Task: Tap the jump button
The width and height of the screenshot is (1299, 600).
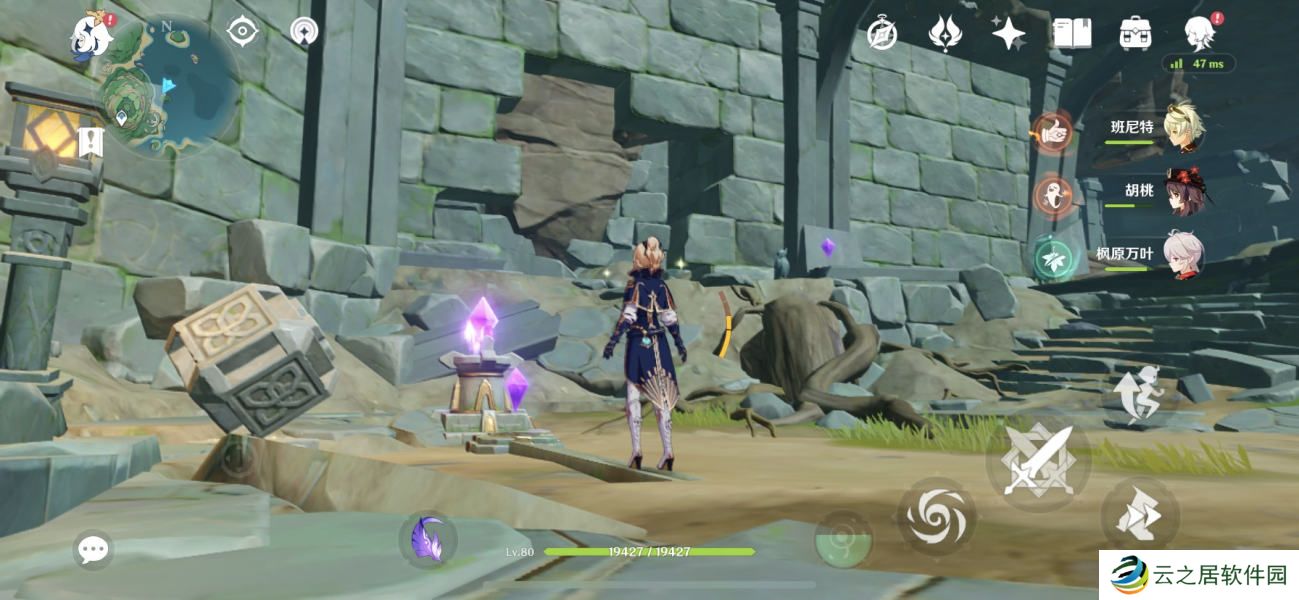Action: [1140, 516]
